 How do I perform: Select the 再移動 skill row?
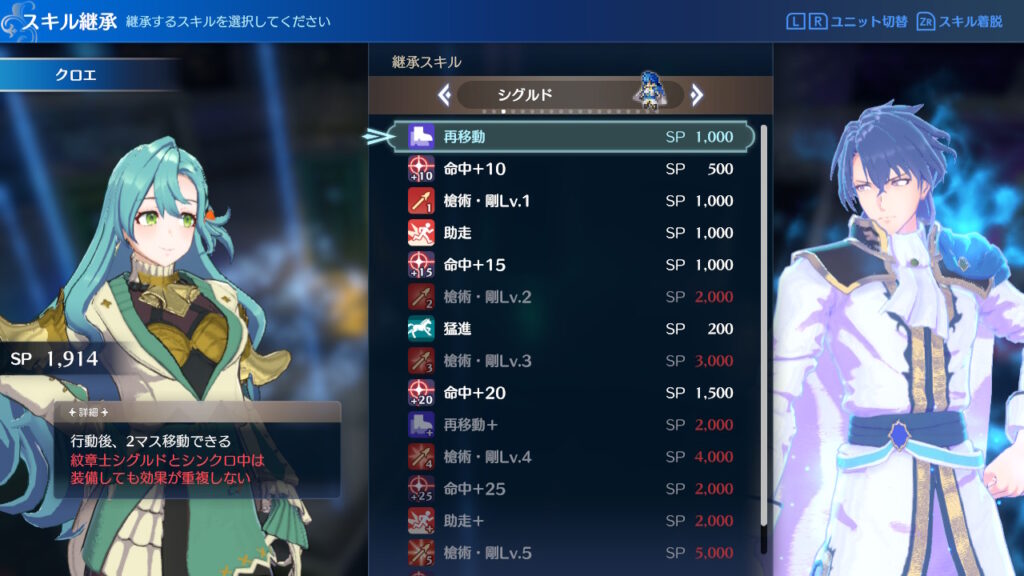tap(570, 137)
